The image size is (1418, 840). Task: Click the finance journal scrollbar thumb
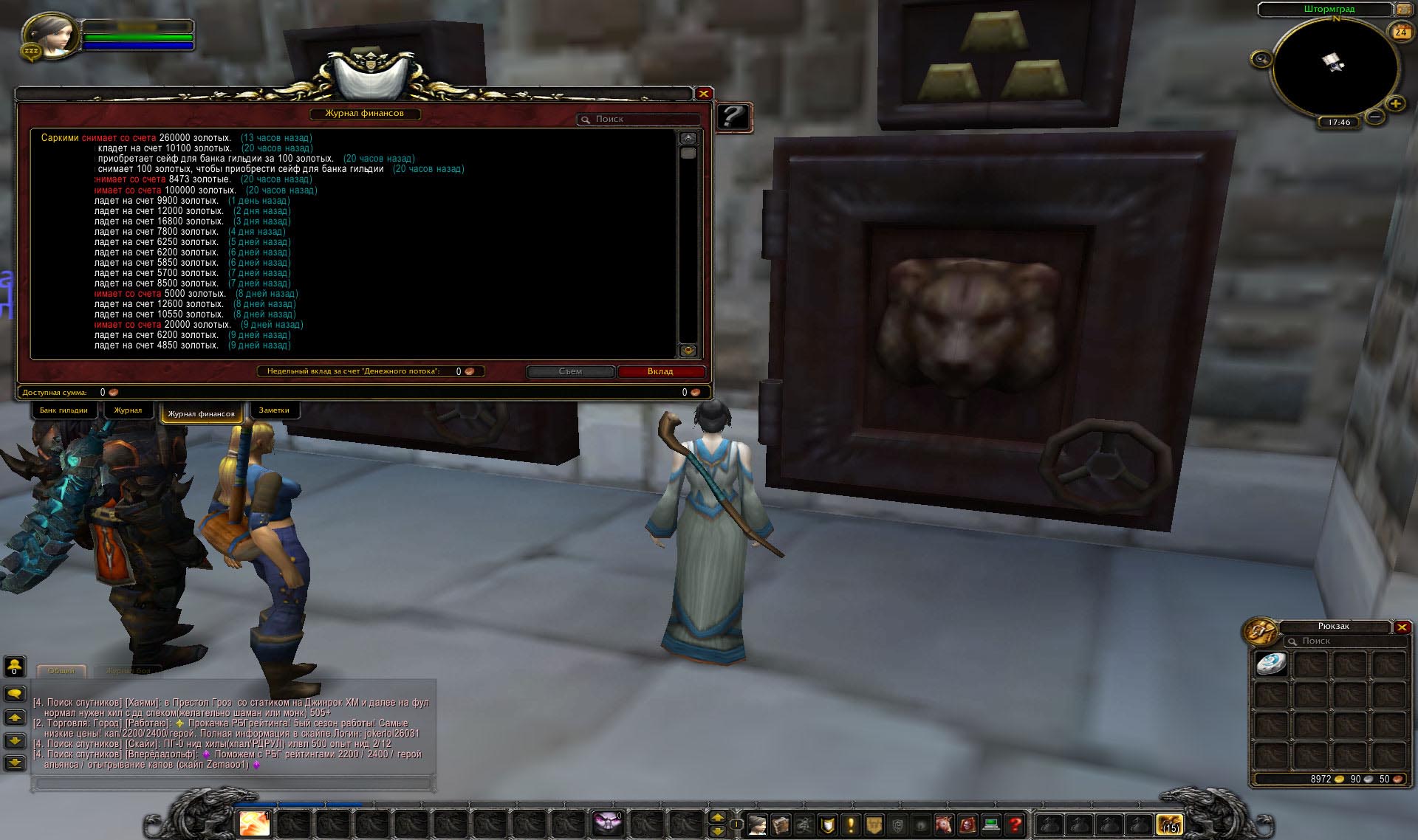[x=688, y=152]
